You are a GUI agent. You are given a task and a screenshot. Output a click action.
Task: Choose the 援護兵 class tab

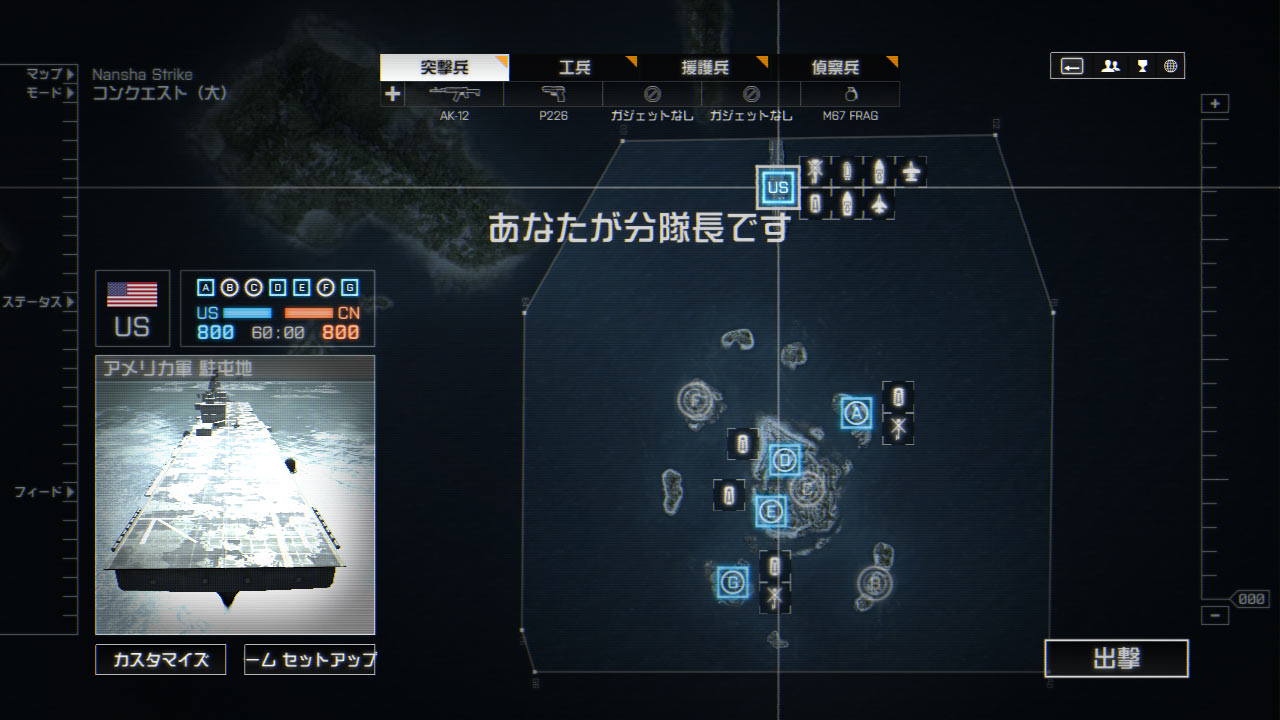[705, 68]
